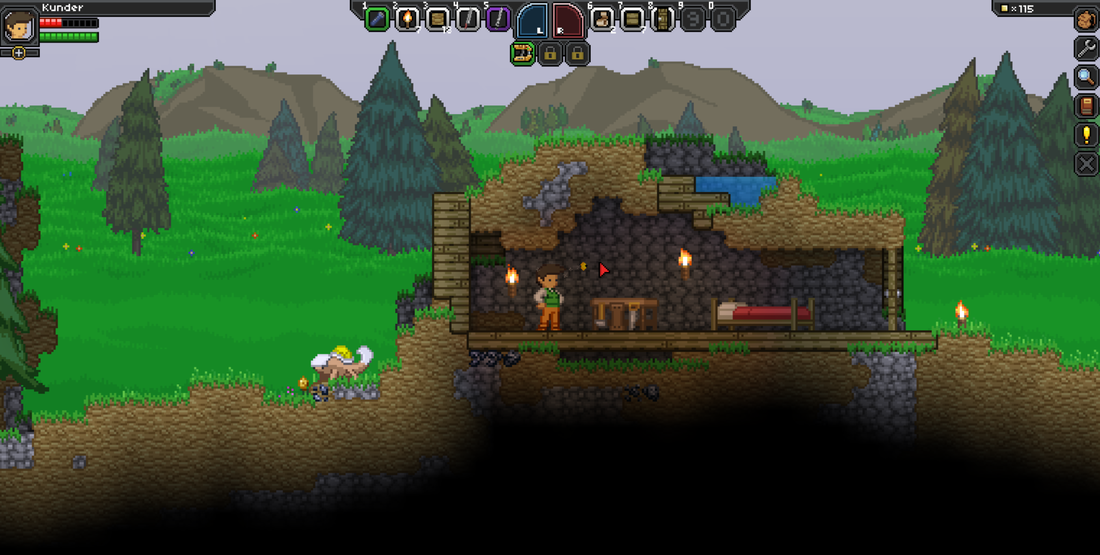Open the red book codex

point(1086,106)
